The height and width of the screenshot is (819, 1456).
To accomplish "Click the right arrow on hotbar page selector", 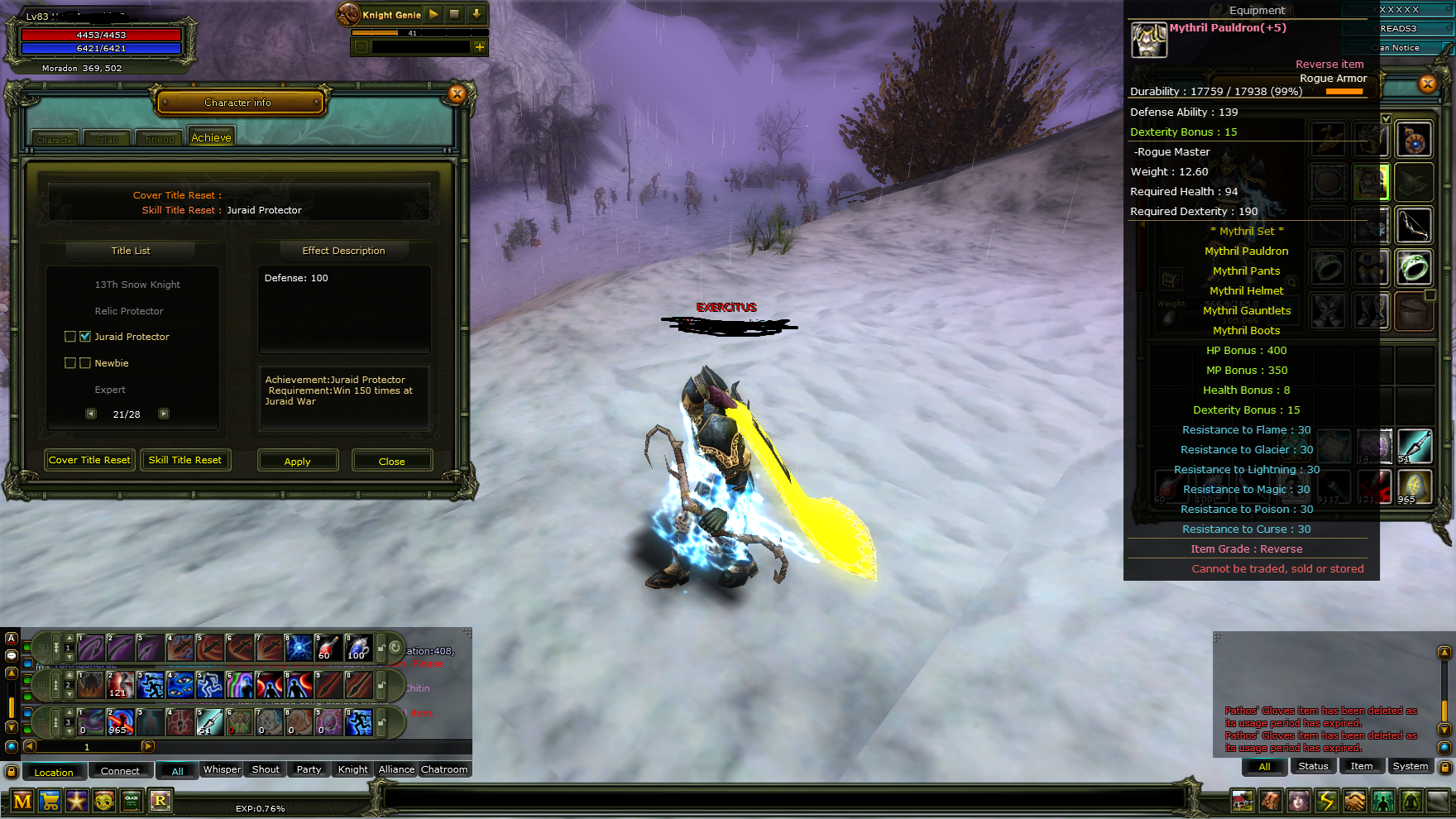I will (147, 746).
